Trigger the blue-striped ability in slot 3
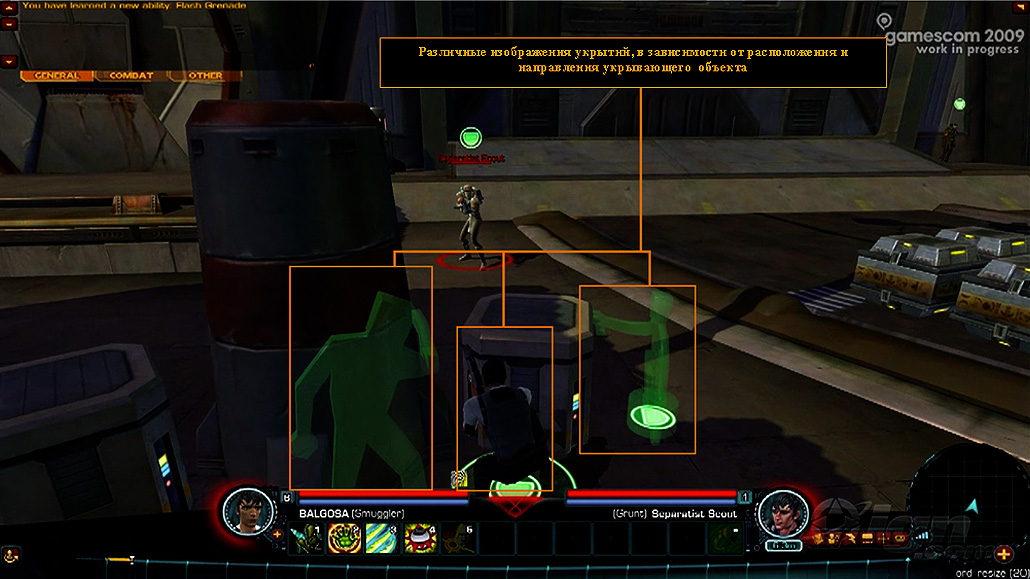This screenshot has width=1030, height=579. (381, 538)
